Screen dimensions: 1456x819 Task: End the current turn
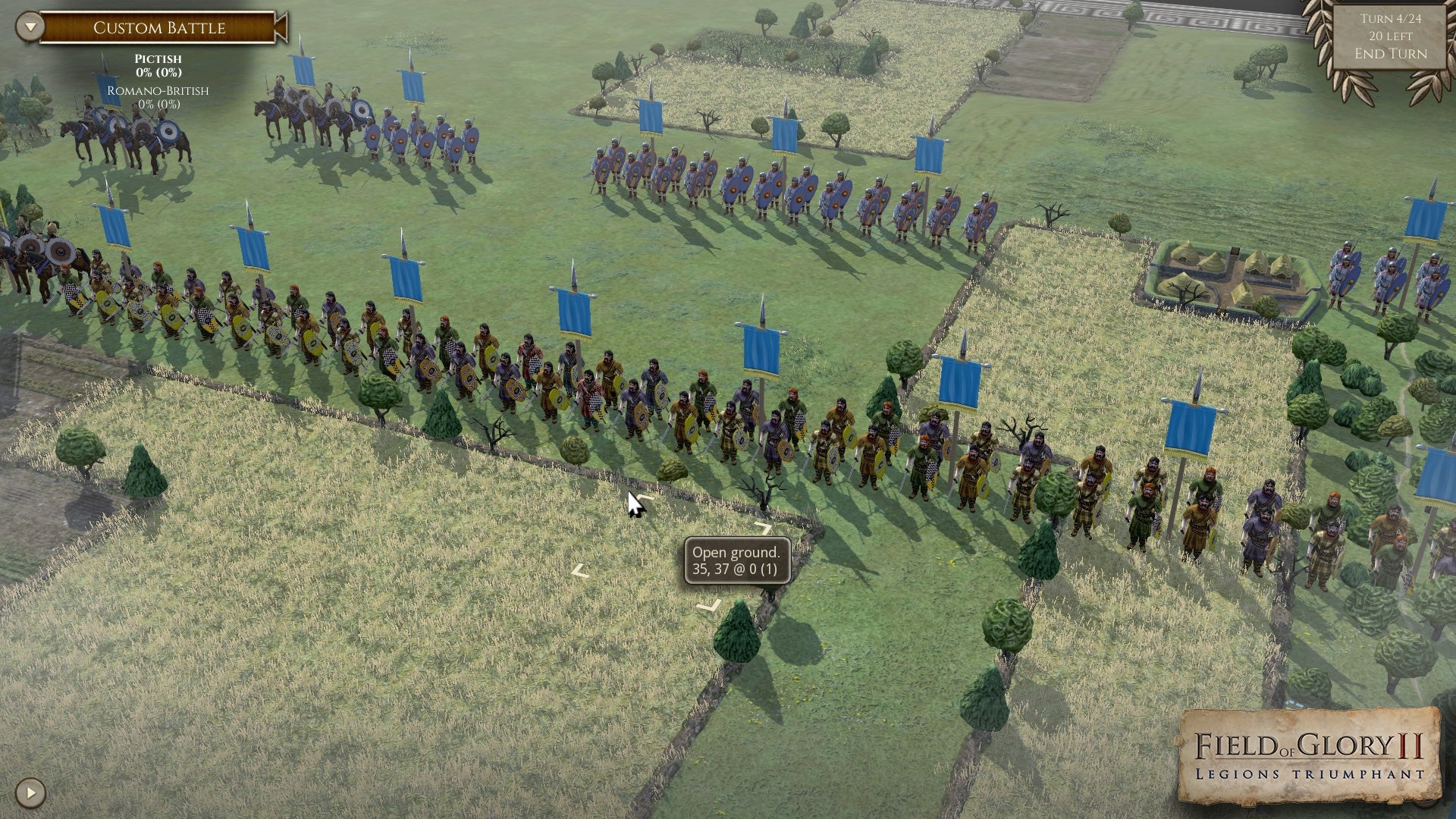1390,54
